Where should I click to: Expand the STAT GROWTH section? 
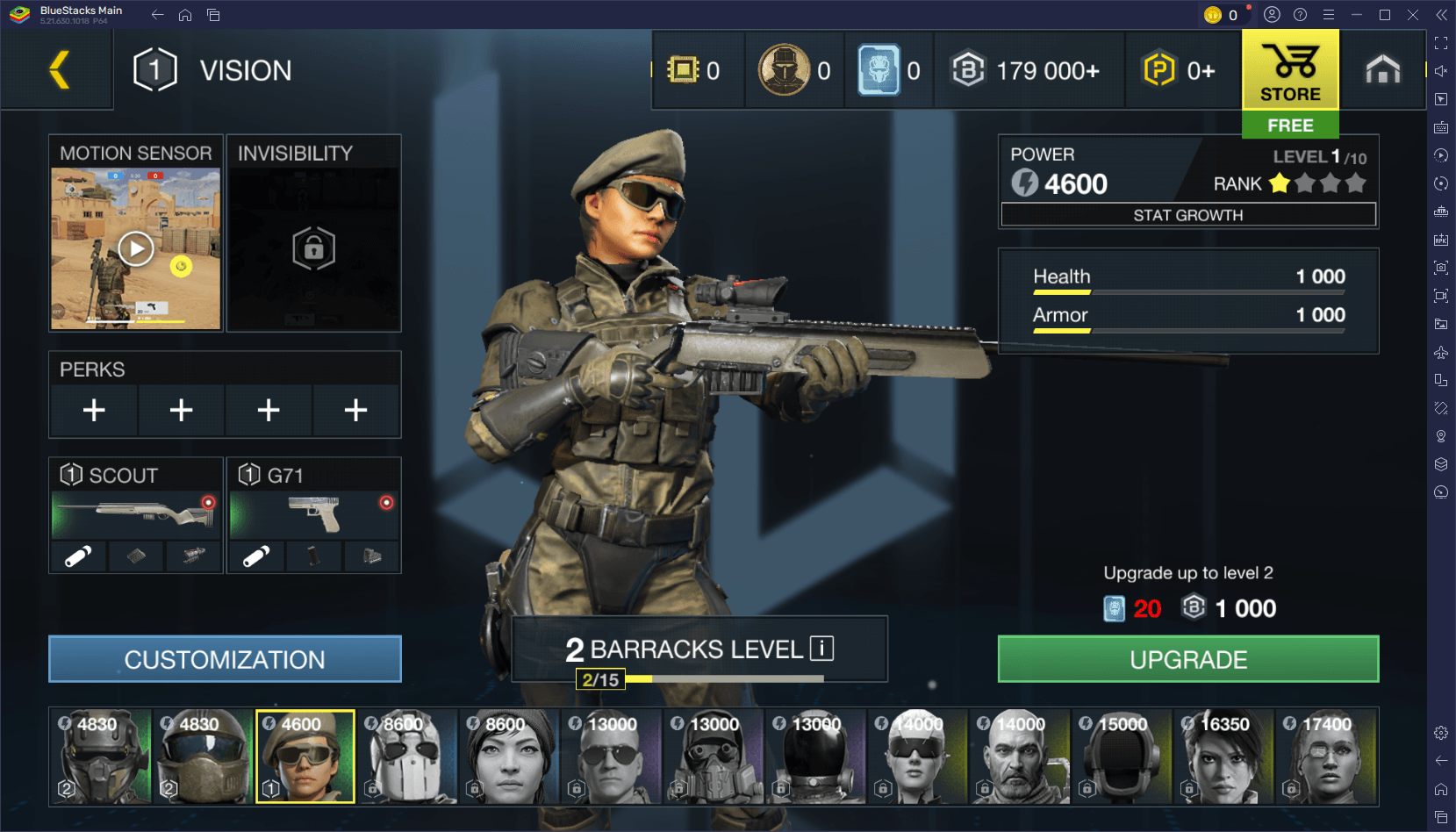pyautogui.click(x=1187, y=214)
